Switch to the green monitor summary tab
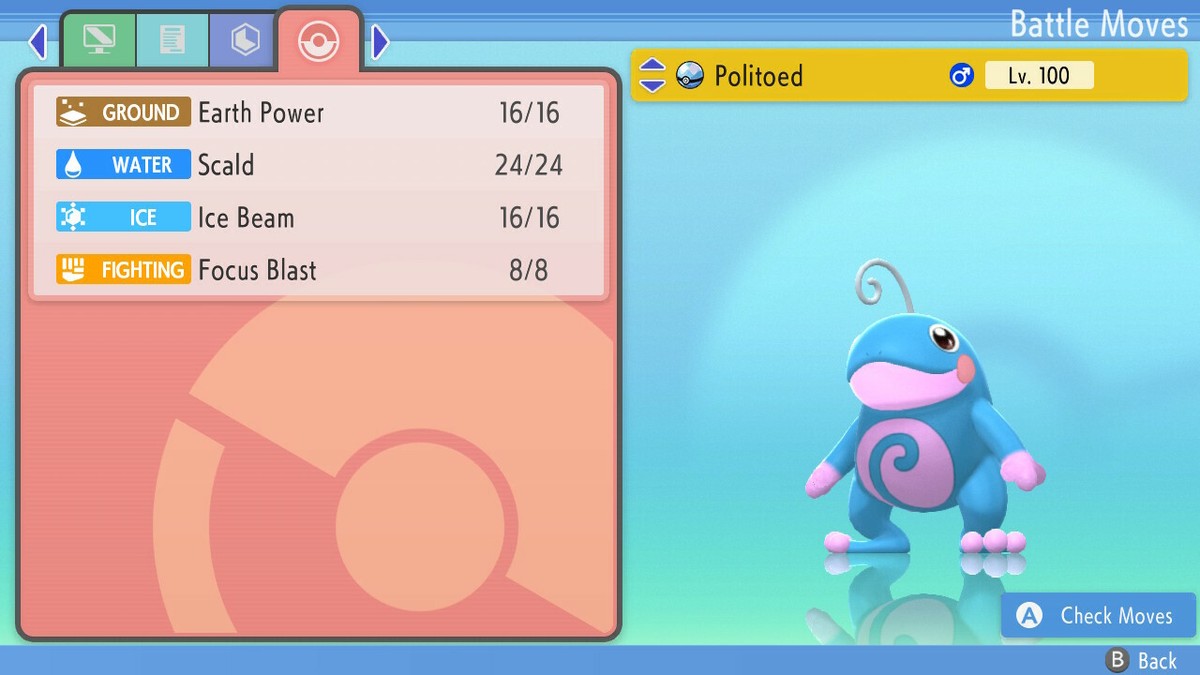The width and height of the screenshot is (1200, 675). coord(99,40)
